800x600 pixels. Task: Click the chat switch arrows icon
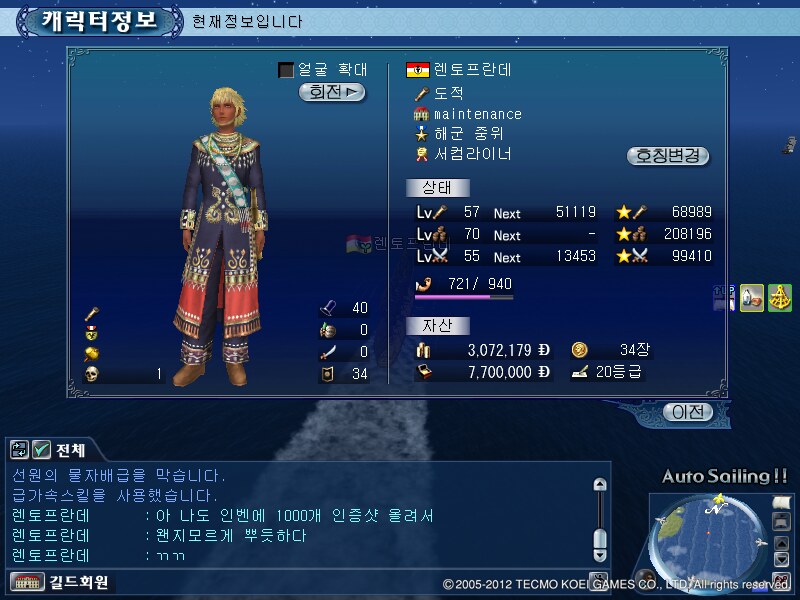[x=20, y=449]
